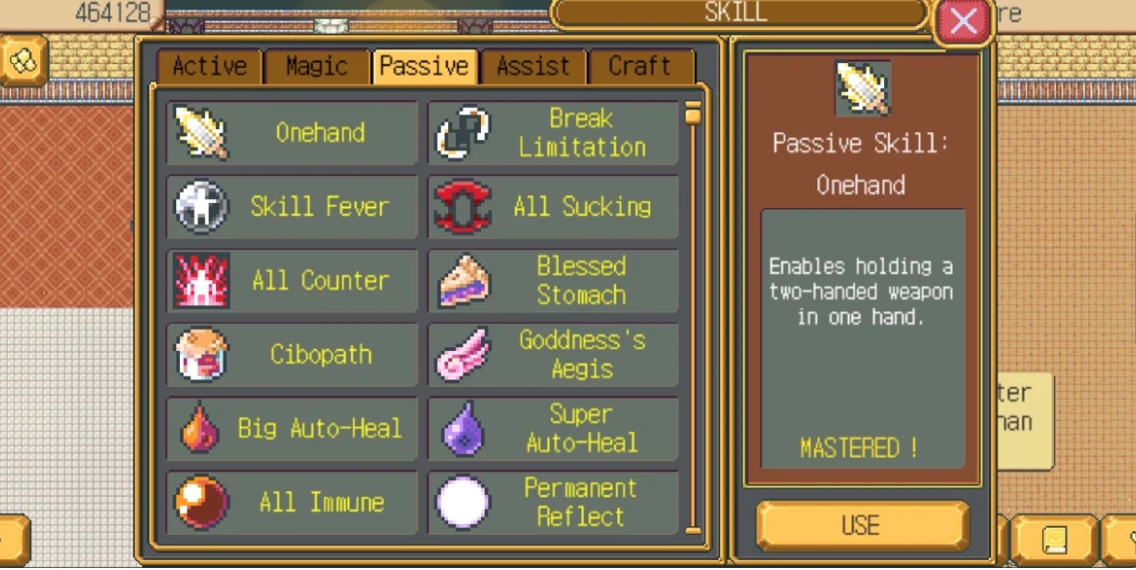
Task: Pick the Permanent Reflect skill
Action: click(x=554, y=502)
